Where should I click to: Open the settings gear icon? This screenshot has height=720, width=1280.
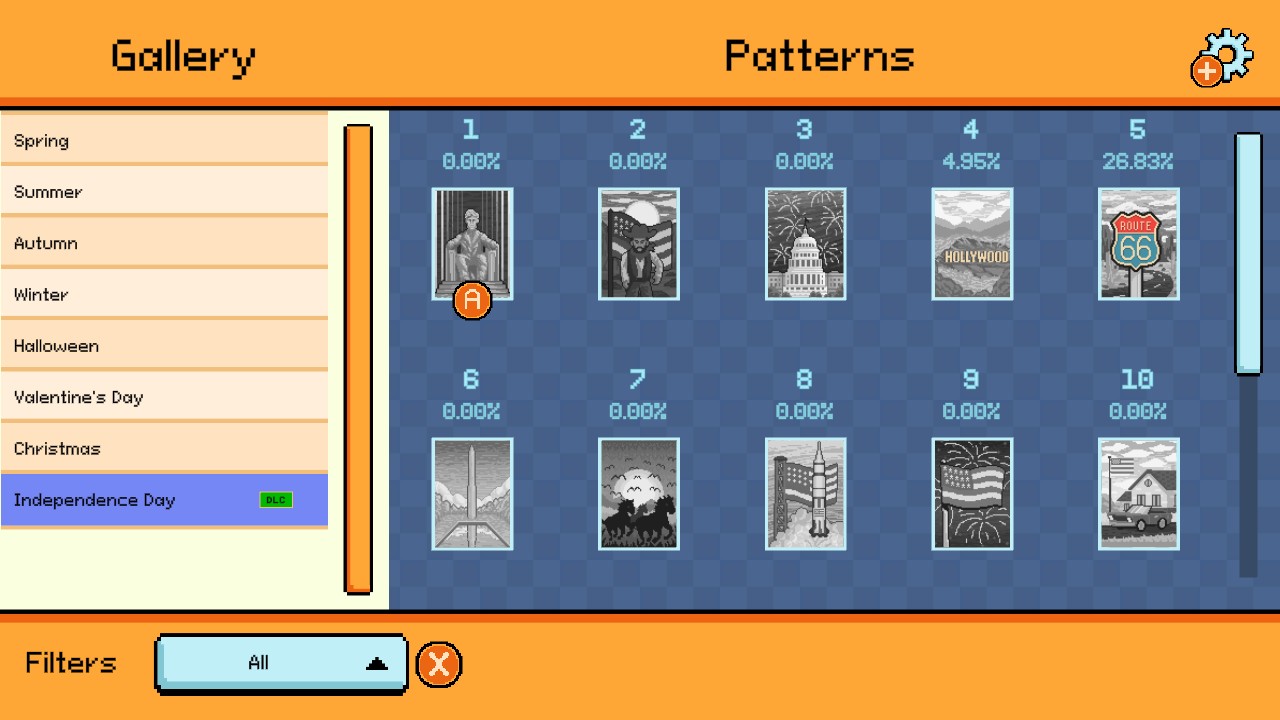(x=1222, y=55)
